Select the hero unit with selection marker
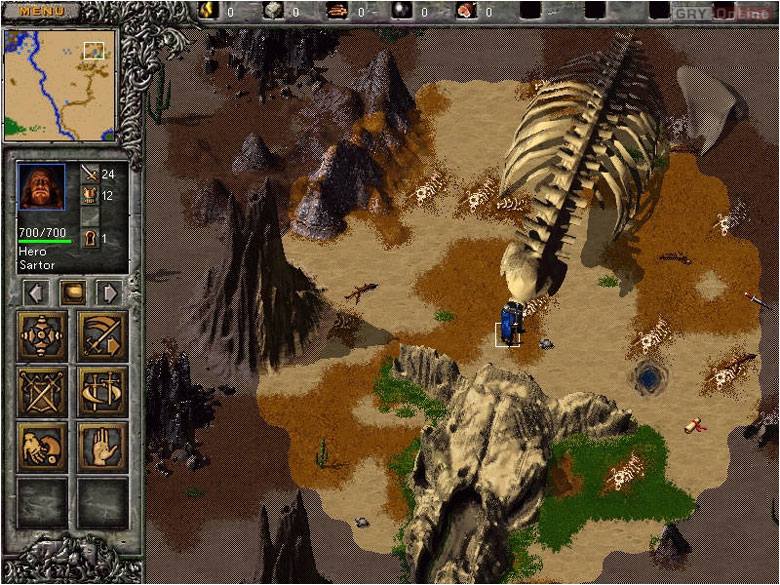 point(510,326)
